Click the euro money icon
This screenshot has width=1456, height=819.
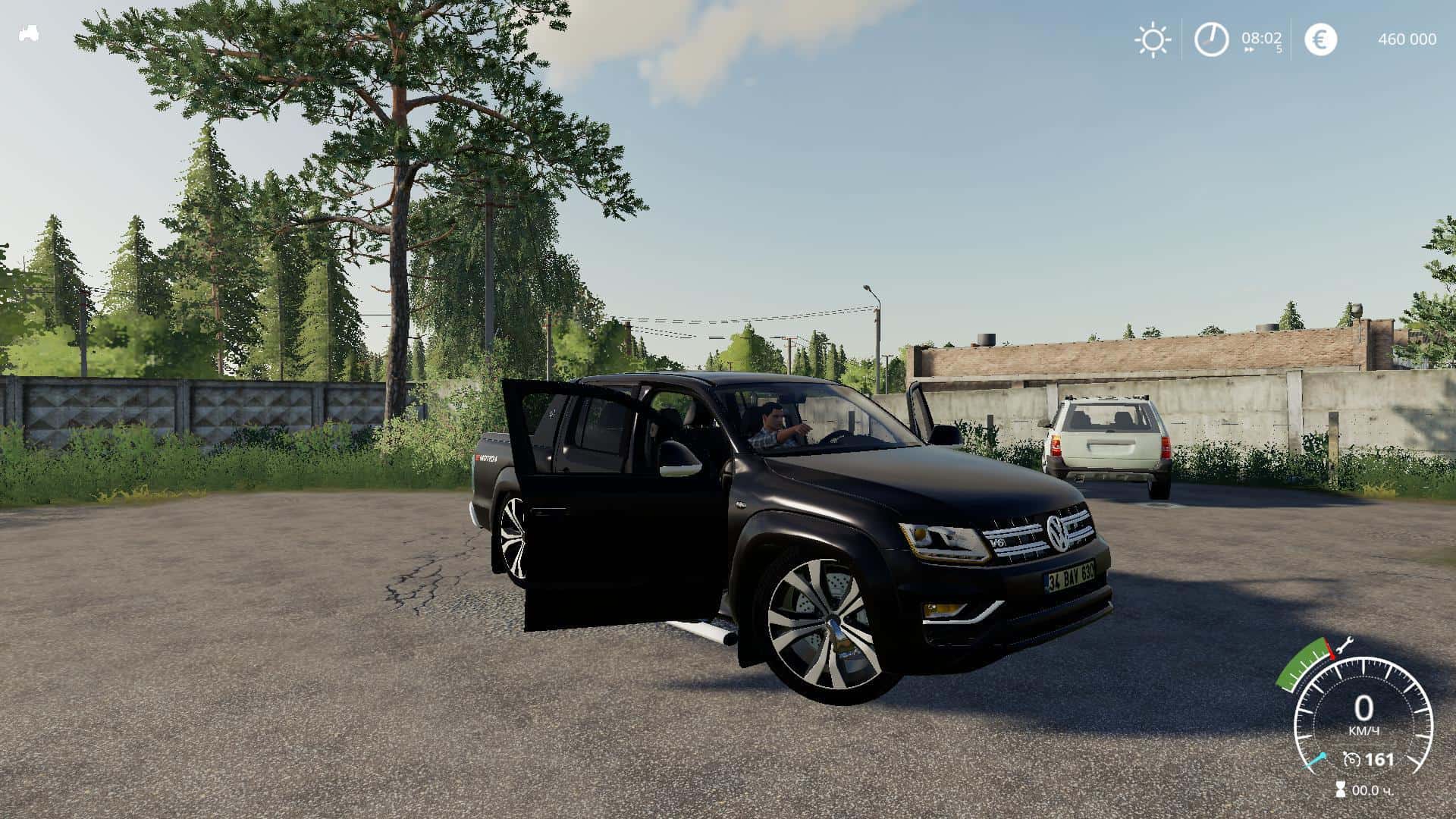[1320, 39]
